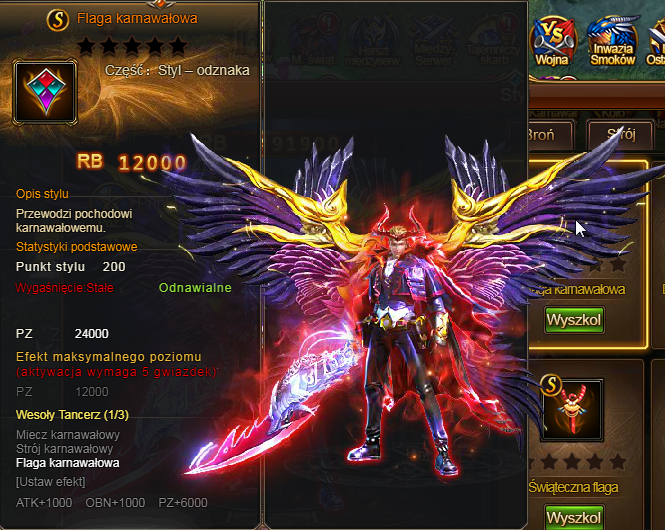Train the Flaga karnawałowa with Wyszkol

coord(573,320)
